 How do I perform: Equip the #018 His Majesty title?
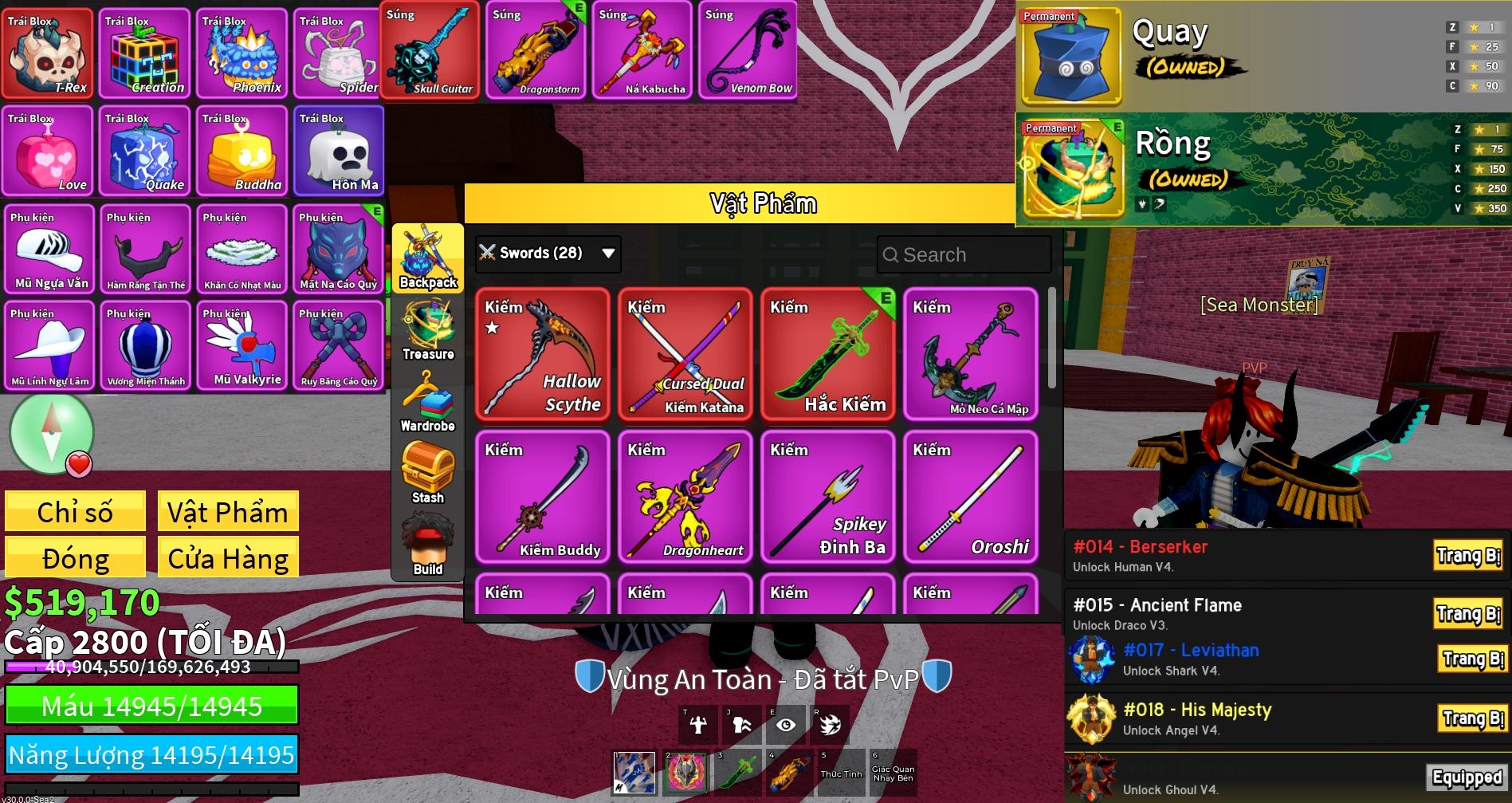pos(1471,718)
